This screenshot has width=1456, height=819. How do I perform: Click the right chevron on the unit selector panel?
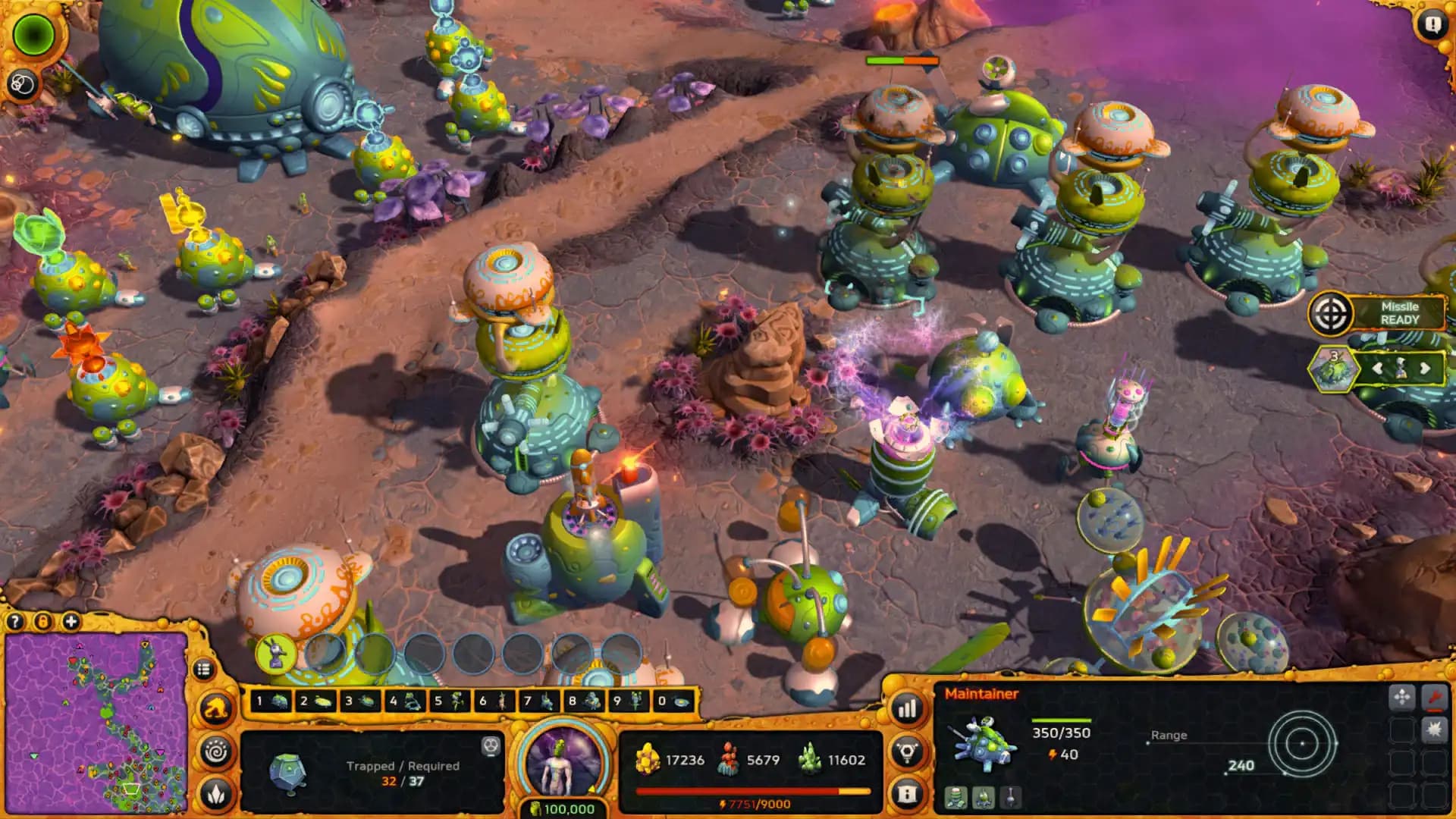(1425, 369)
